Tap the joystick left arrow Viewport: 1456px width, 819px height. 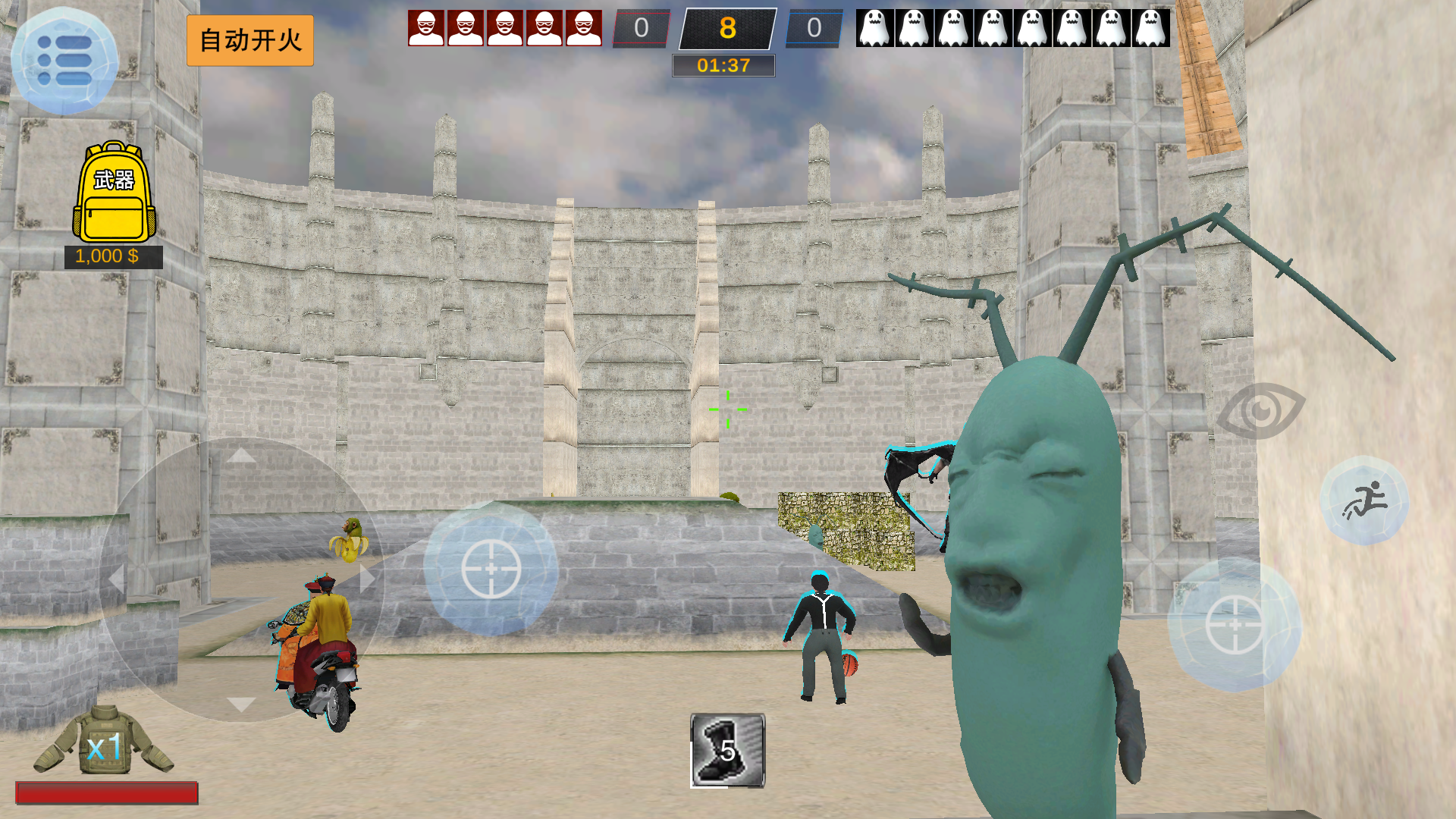[116, 579]
